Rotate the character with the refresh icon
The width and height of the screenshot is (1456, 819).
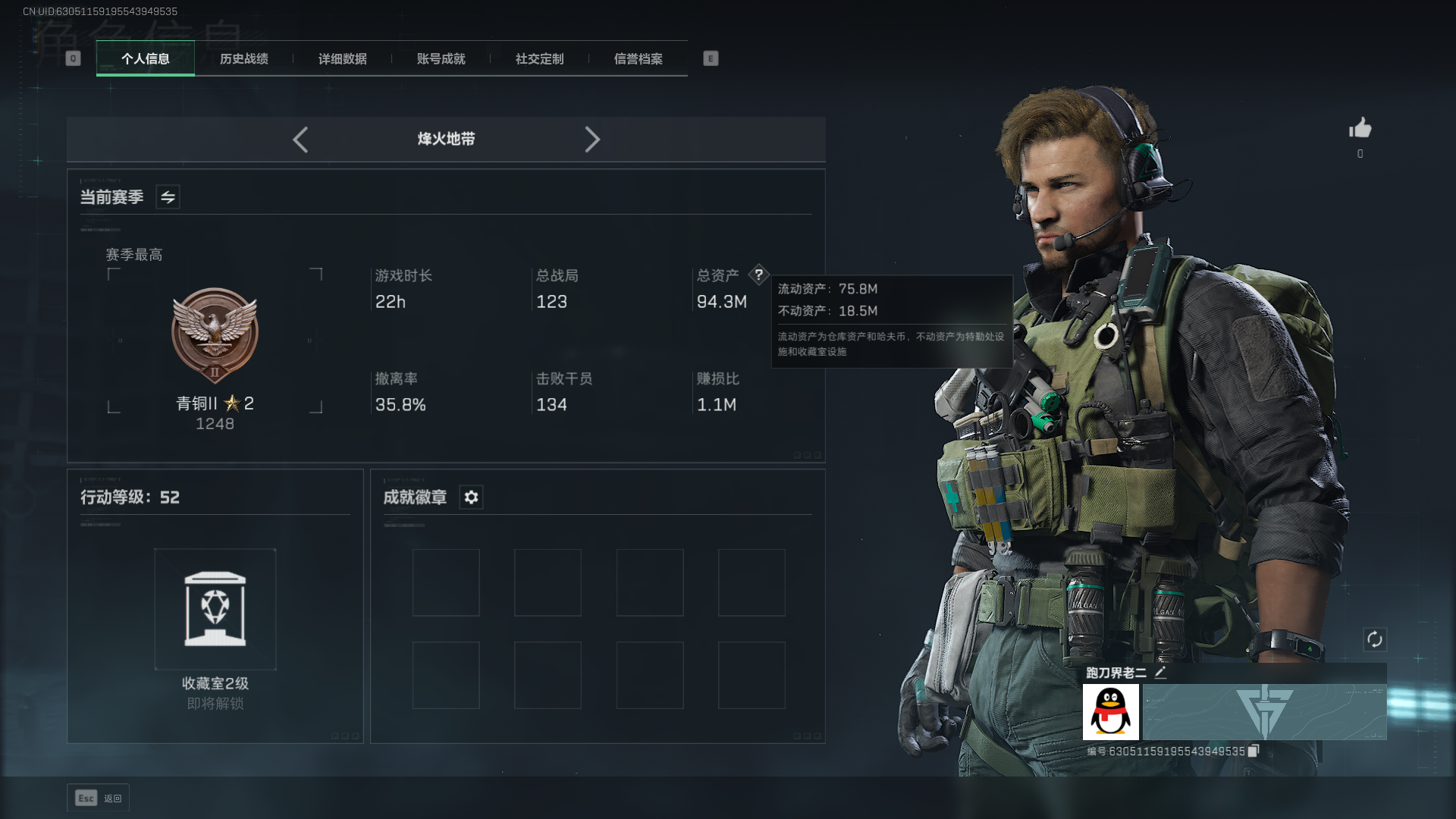(x=1374, y=639)
